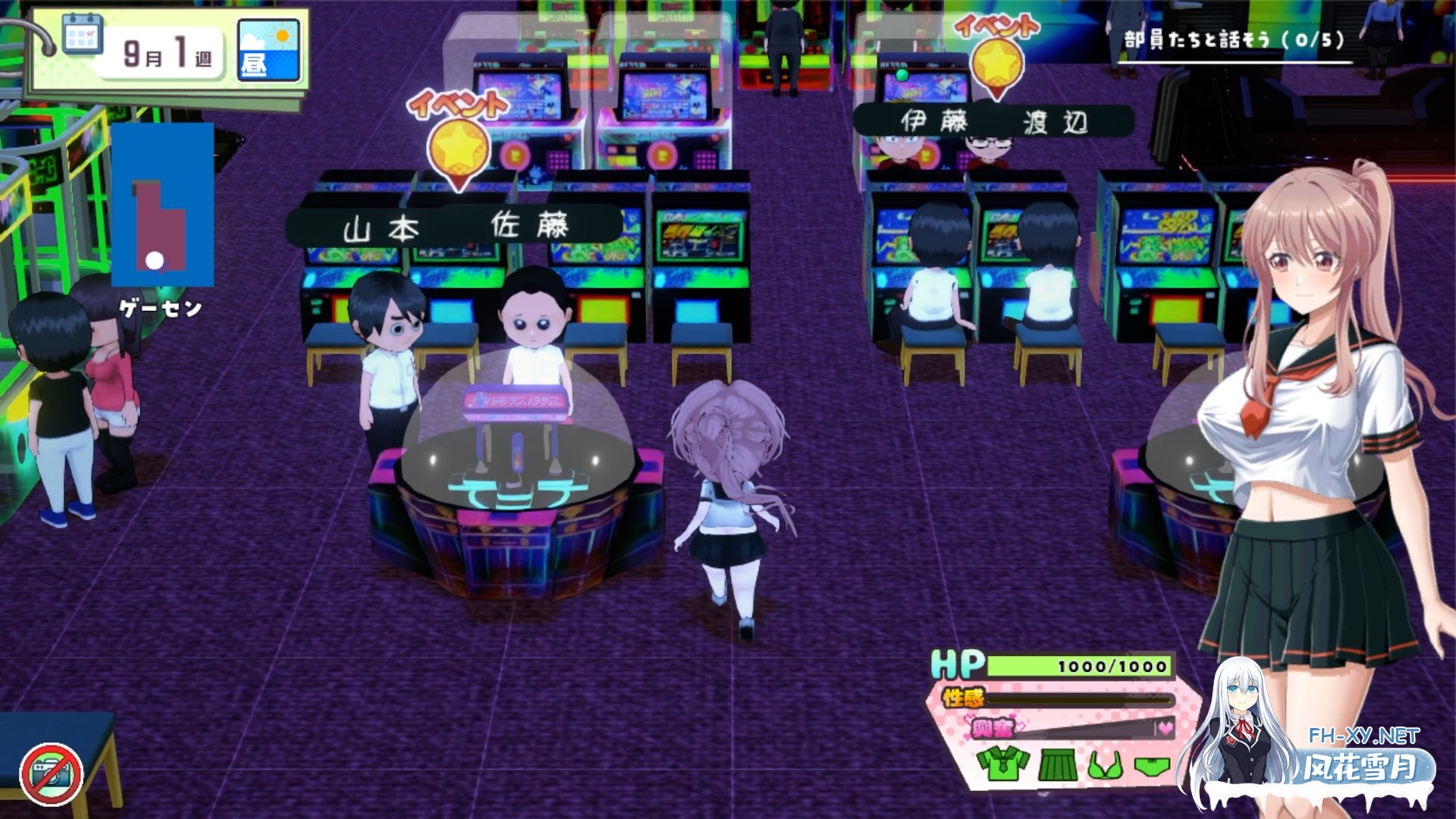The height and width of the screenshot is (819, 1456).
Task: Click the green skirt clothing icon
Action: pos(1057,764)
